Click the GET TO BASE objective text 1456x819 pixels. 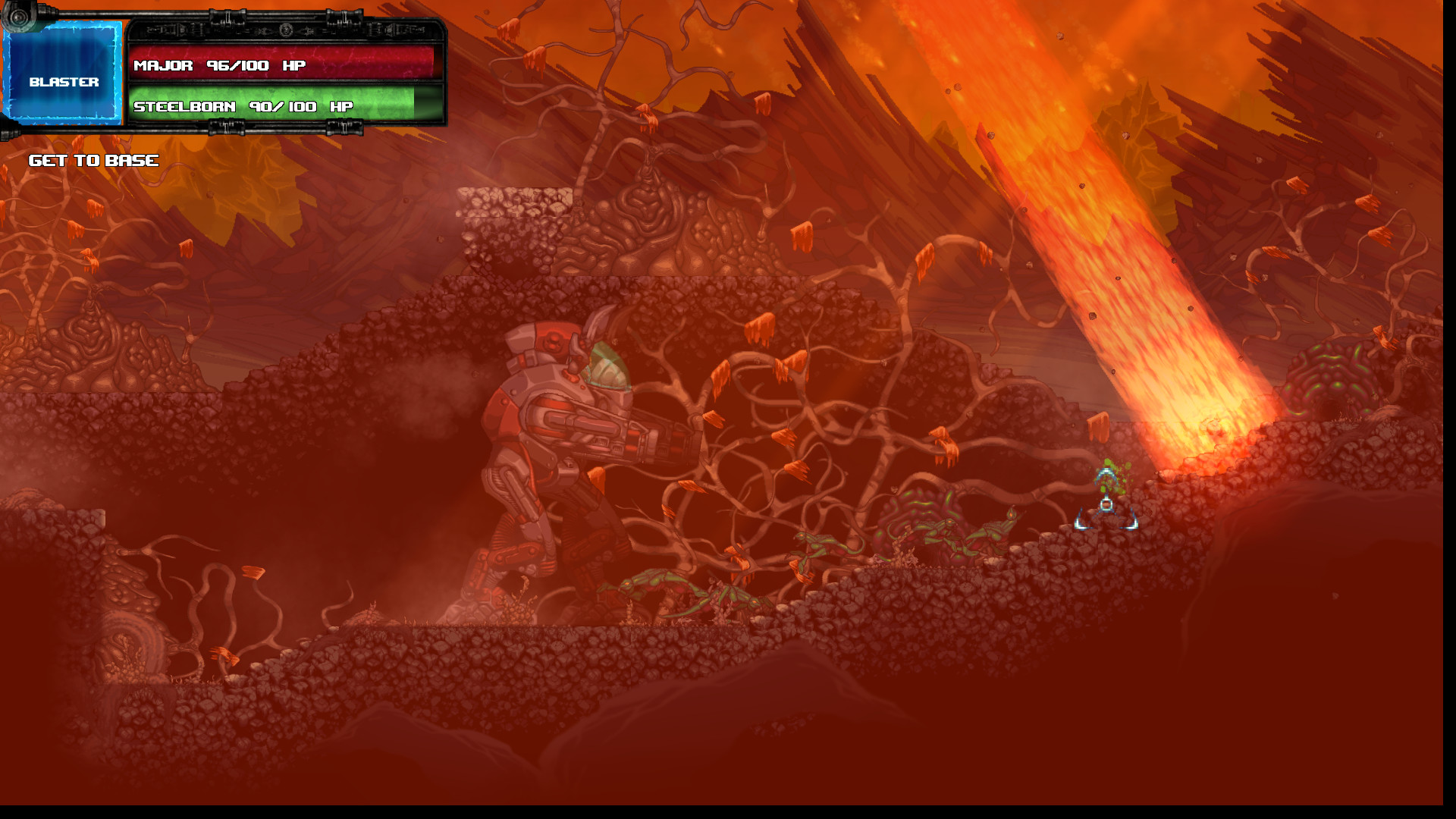[x=93, y=160]
